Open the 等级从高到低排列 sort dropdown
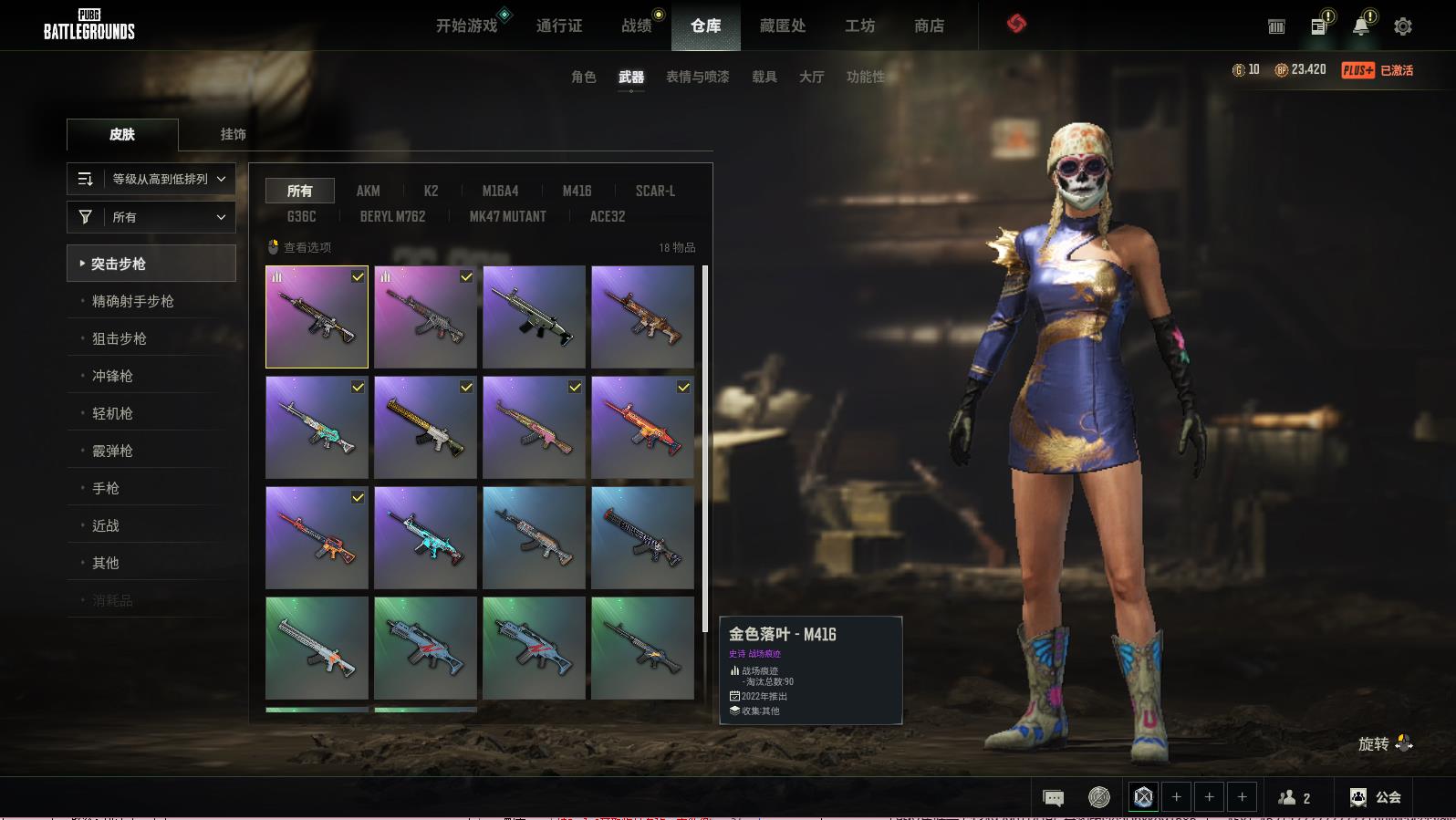This screenshot has height=820, width=1456. click(x=151, y=179)
